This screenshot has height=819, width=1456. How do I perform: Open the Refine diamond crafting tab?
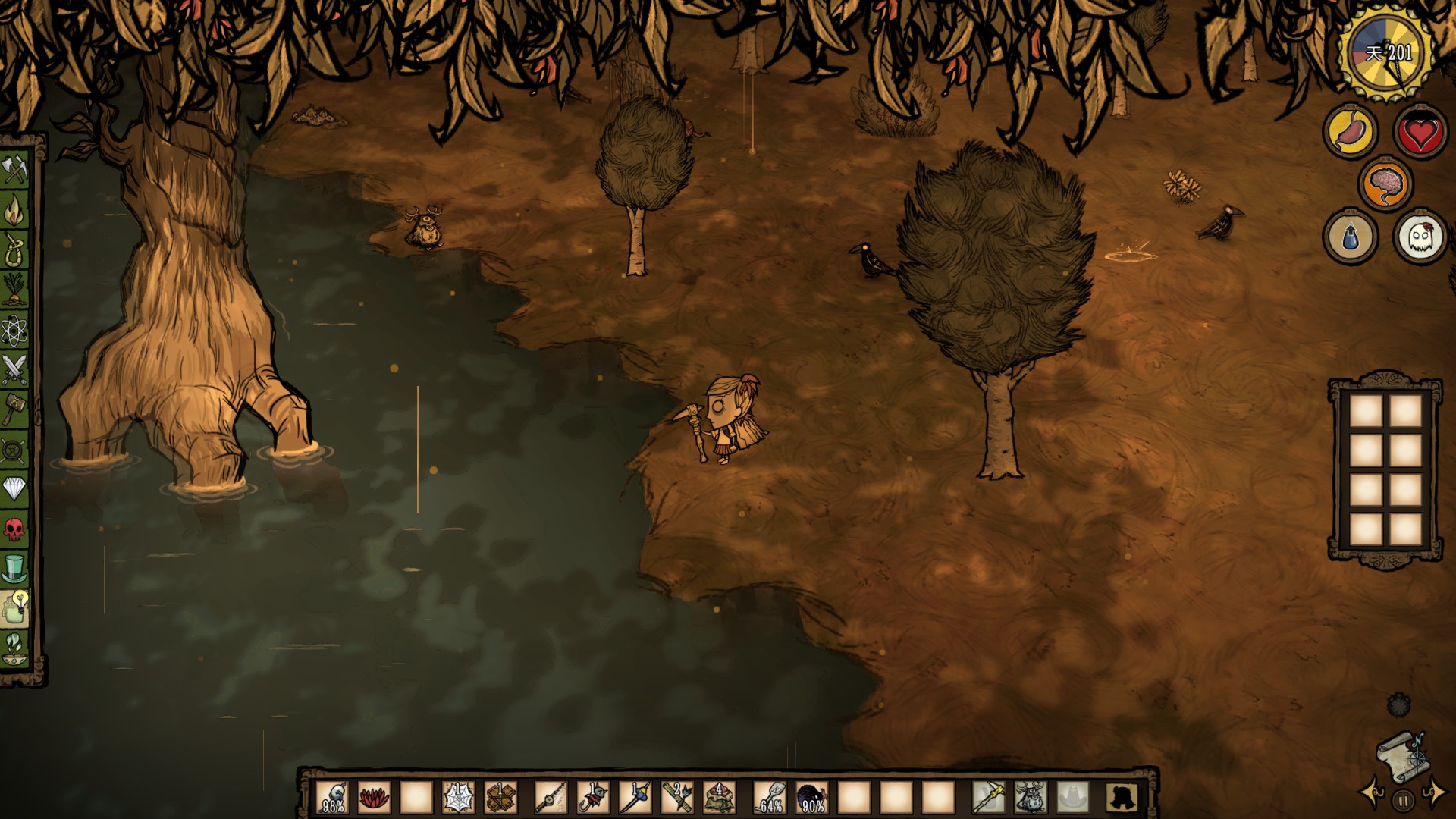14,488
